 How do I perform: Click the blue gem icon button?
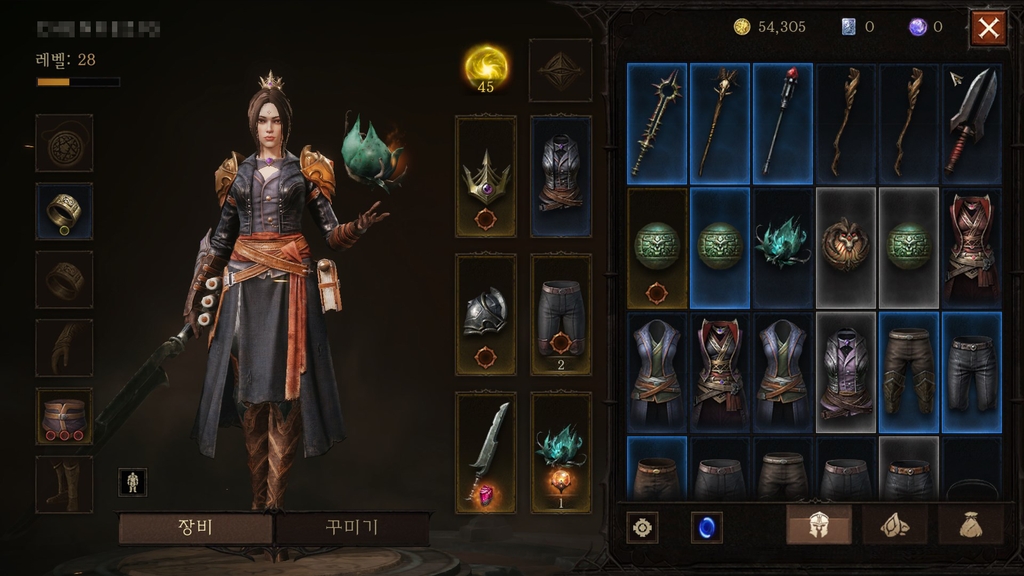click(x=706, y=526)
